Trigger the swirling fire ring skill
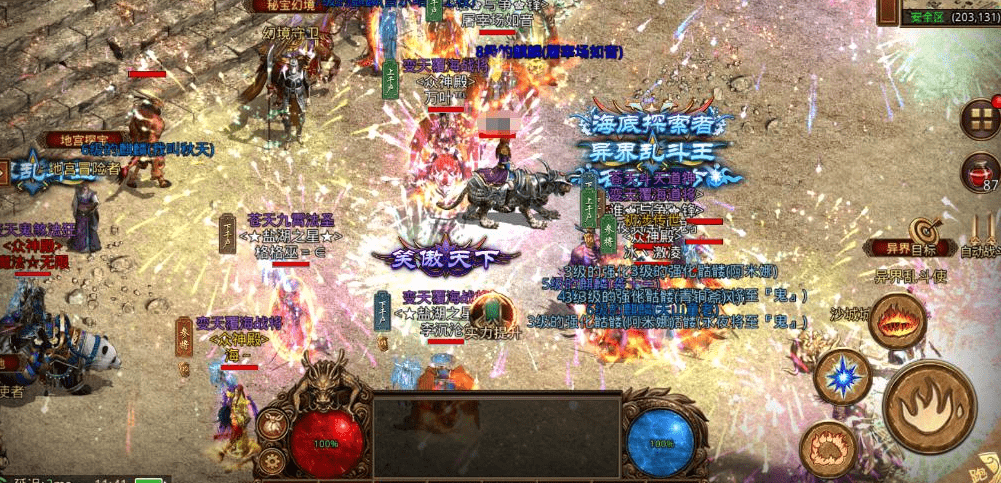This screenshot has width=1001, height=483. pos(826,448)
